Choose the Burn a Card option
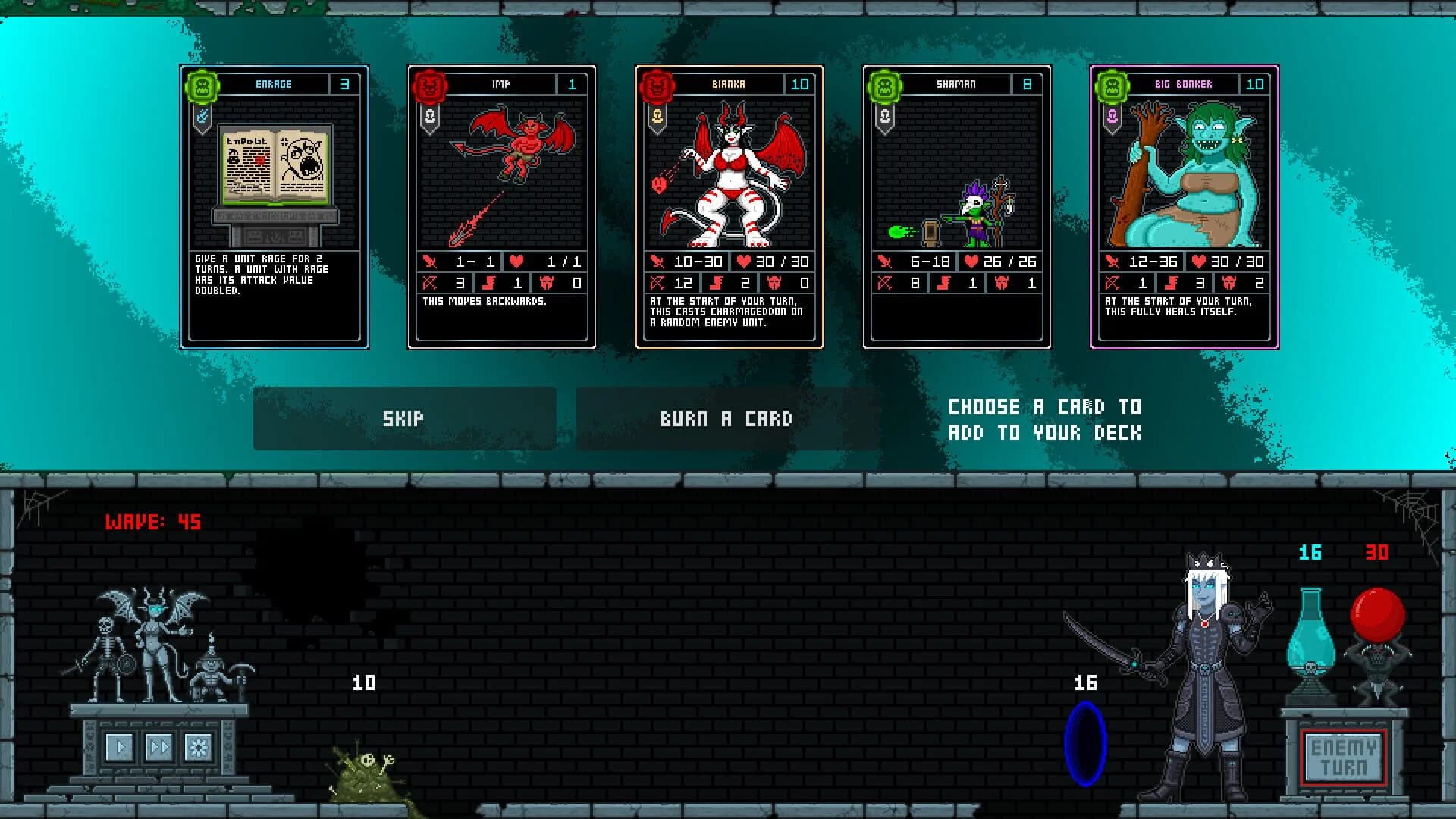Image resolution: width=1456 pixels, height=819 pixels. 726,418
